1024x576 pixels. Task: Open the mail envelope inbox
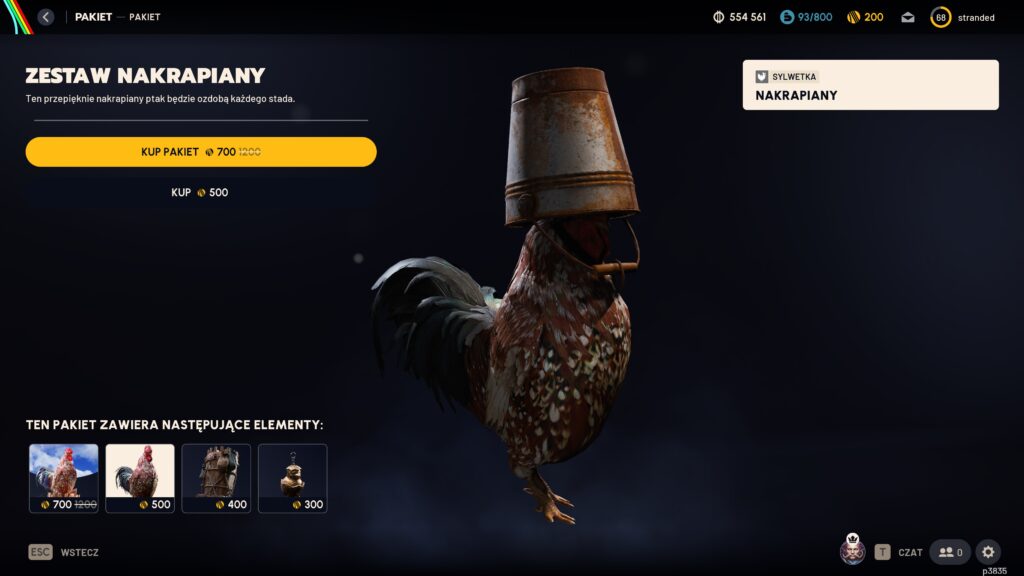click(x=907, y=17)
